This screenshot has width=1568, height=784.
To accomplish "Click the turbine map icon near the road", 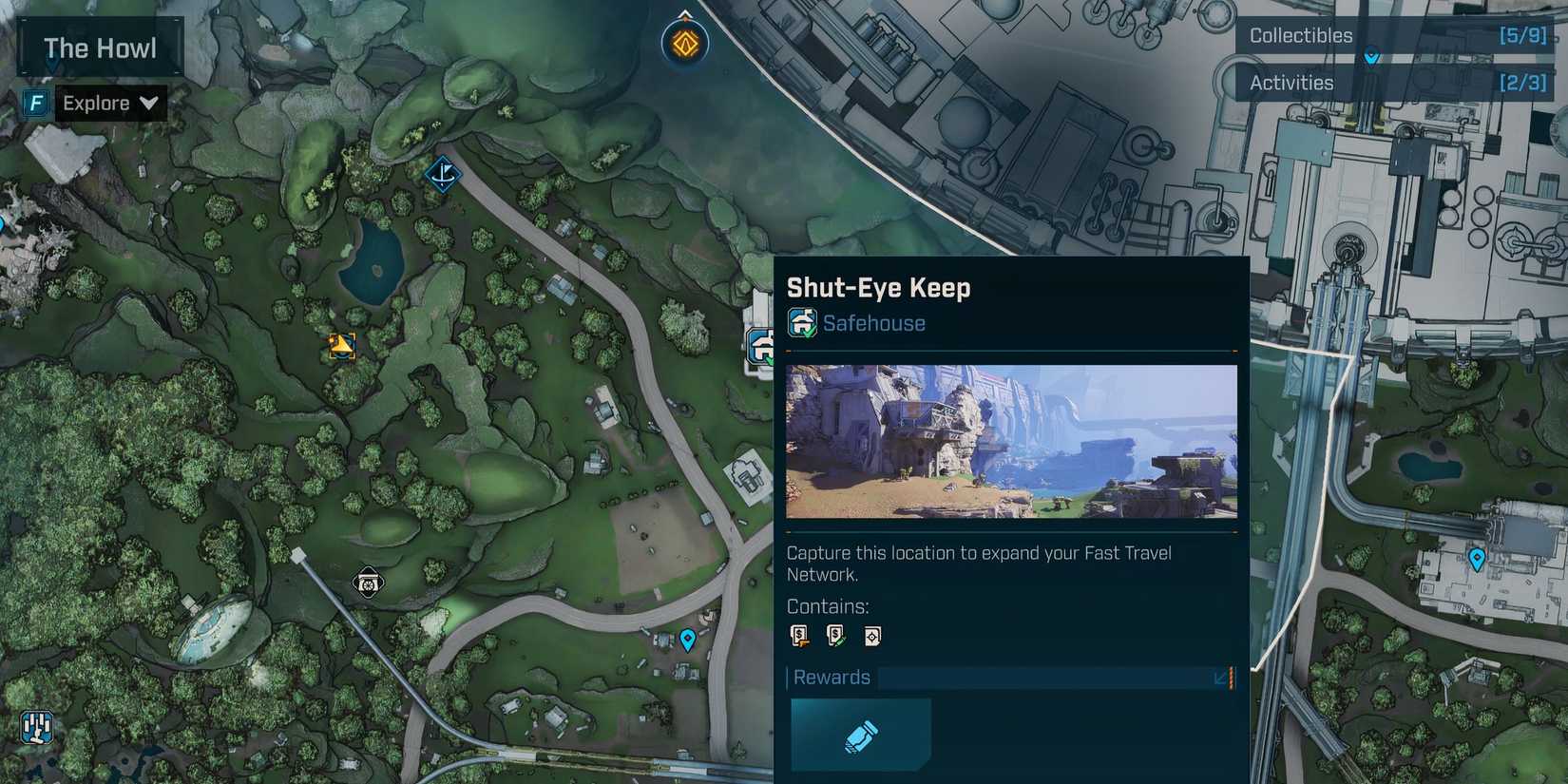I will coord(369,583).
